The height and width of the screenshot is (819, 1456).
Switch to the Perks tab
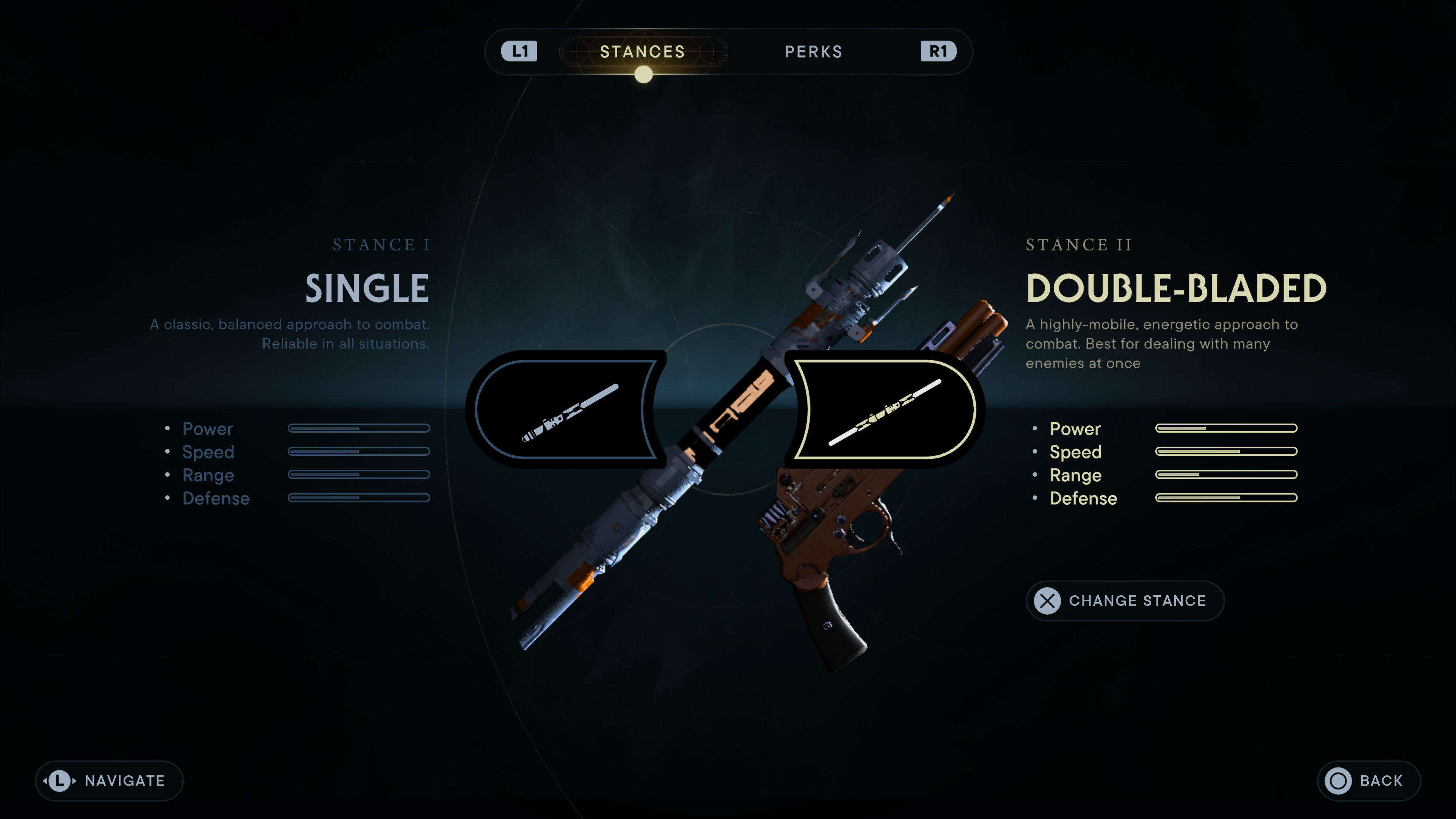click(813, 52)
